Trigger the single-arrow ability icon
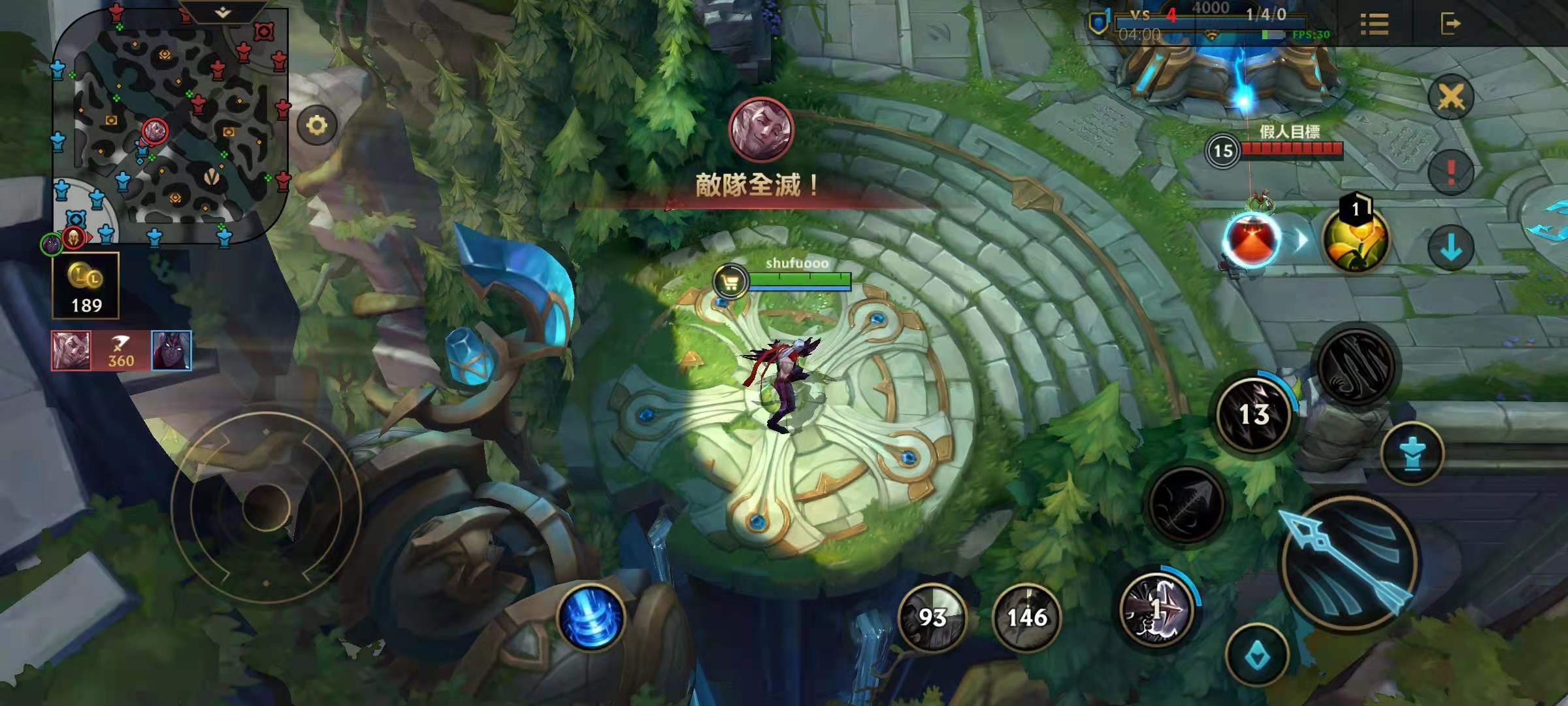This screenshot has height=706, width=1568. (1186, 505)
